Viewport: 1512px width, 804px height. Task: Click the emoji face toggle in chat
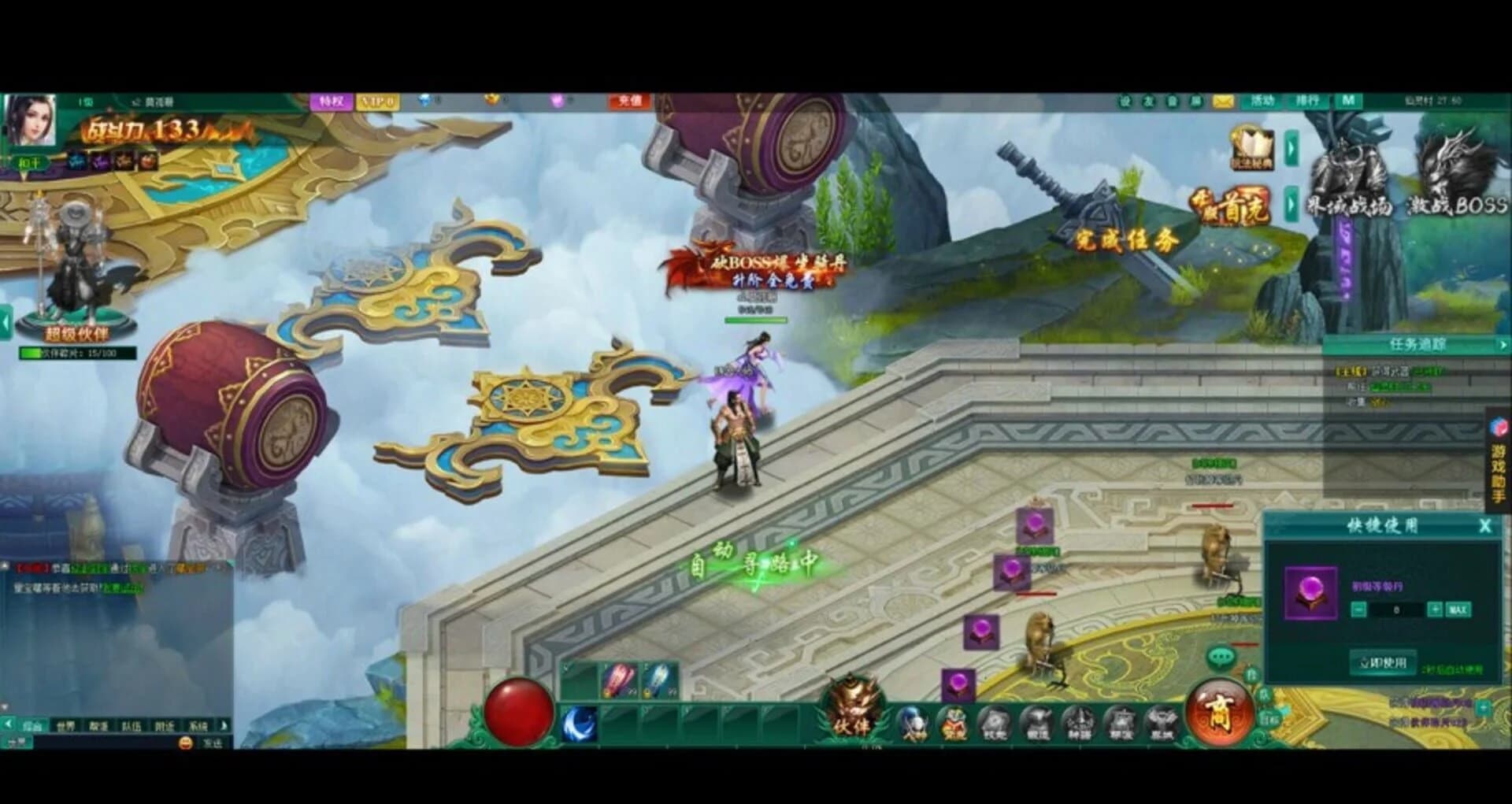tap(186, 743)
